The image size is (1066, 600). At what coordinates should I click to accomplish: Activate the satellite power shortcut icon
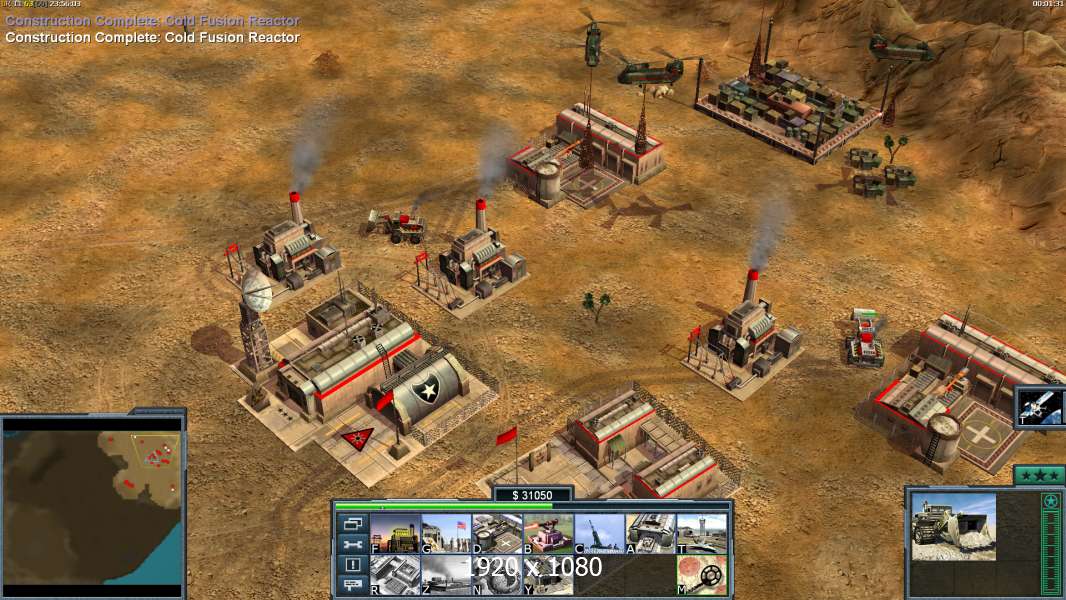pos(1041,407)
